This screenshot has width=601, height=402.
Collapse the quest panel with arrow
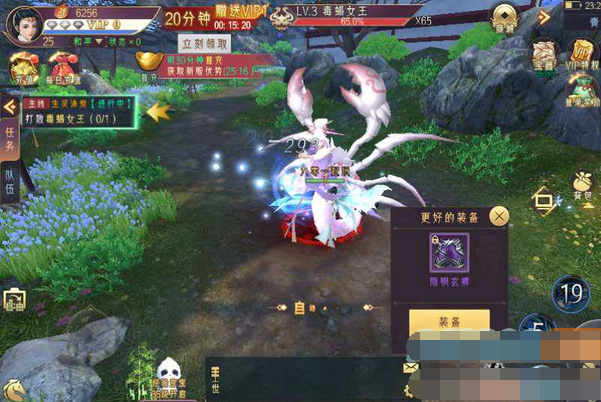click(x=8, y=107)
